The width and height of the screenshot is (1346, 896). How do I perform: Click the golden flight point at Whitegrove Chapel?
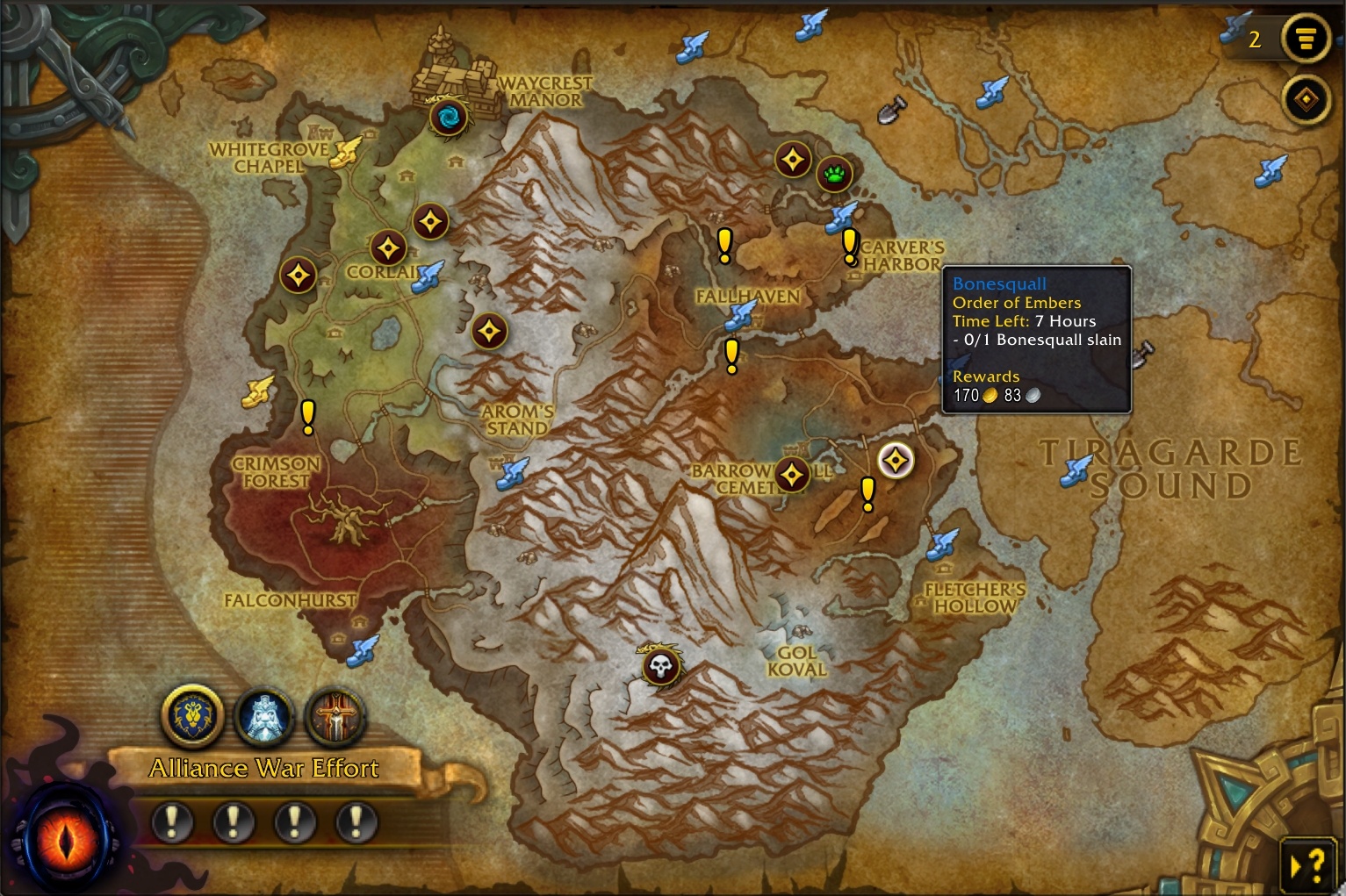coord(346,151)
